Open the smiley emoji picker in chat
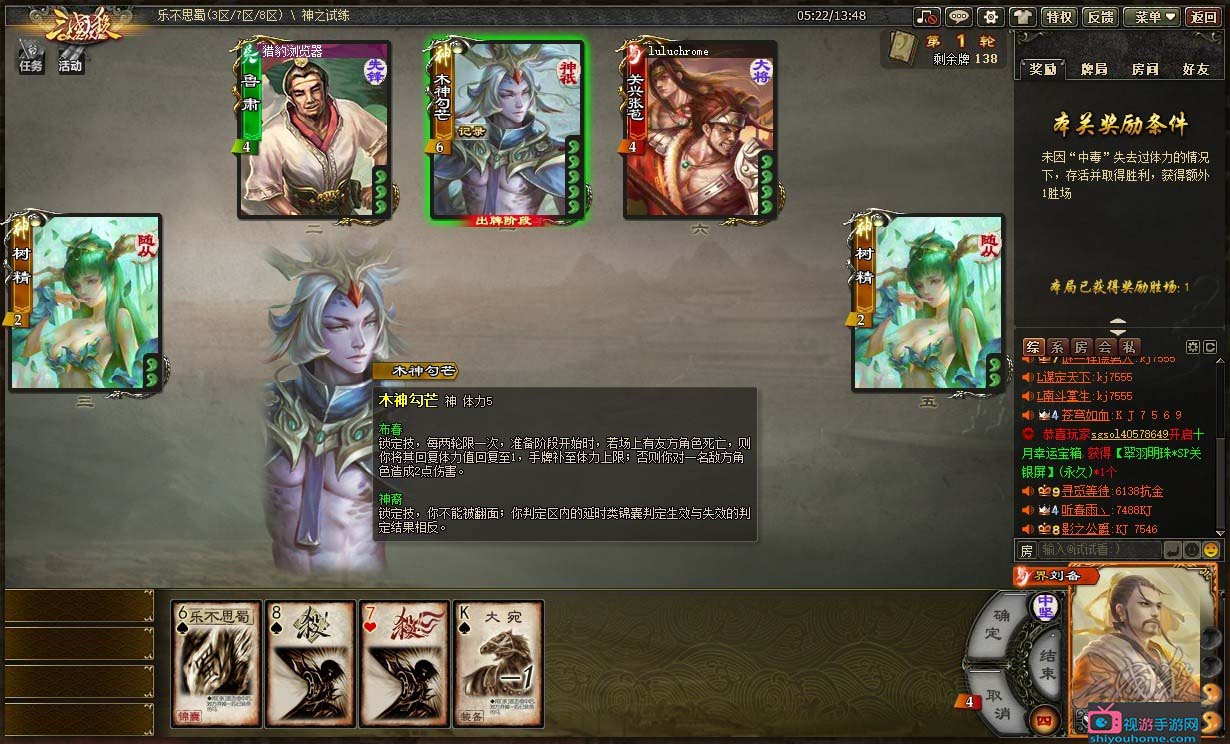The width and height of the screenshot is (1230, 744). coord(1211,550)
